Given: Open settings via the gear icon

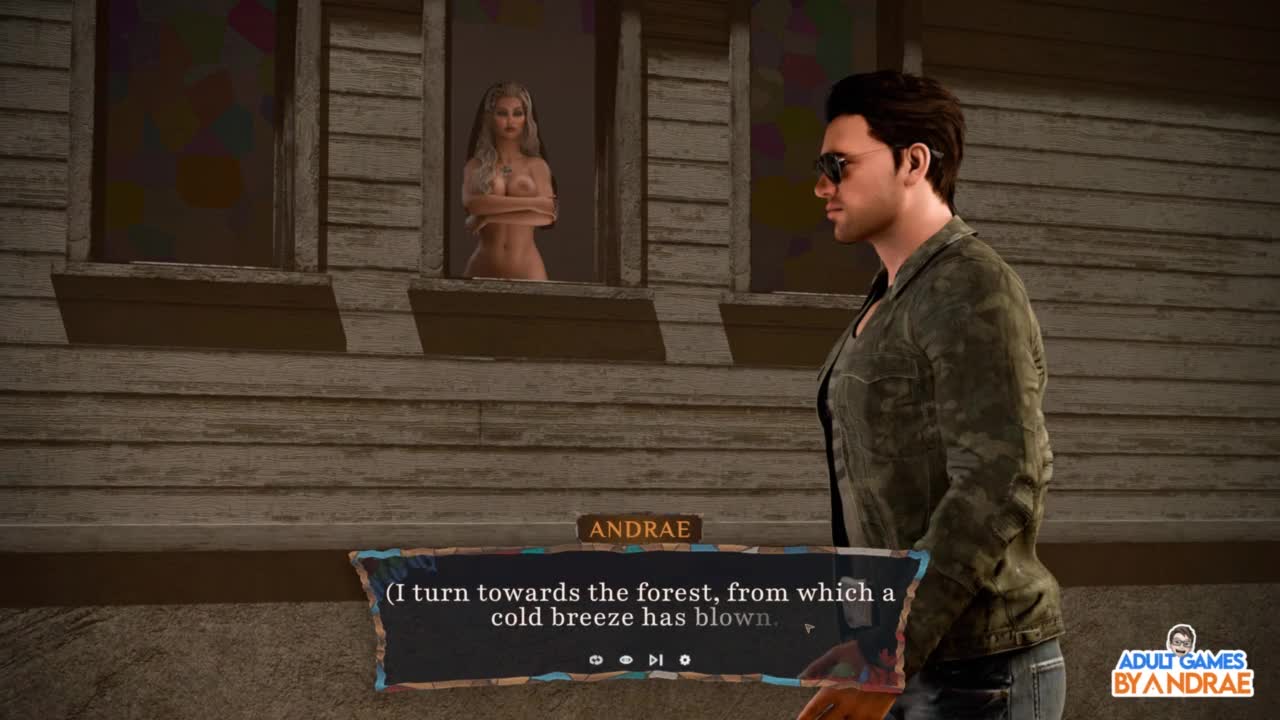Looking at the screenshot, I should pyautogui.click(x=685, y=660).
